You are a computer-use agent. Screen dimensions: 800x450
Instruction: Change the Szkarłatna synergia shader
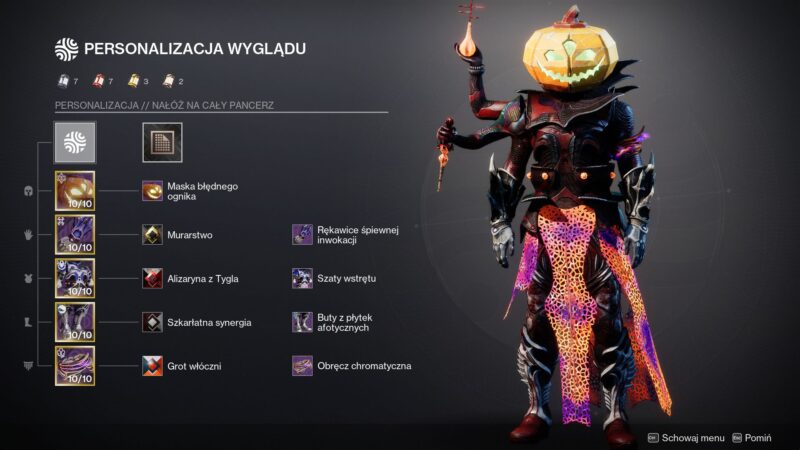tap(152, 322)
